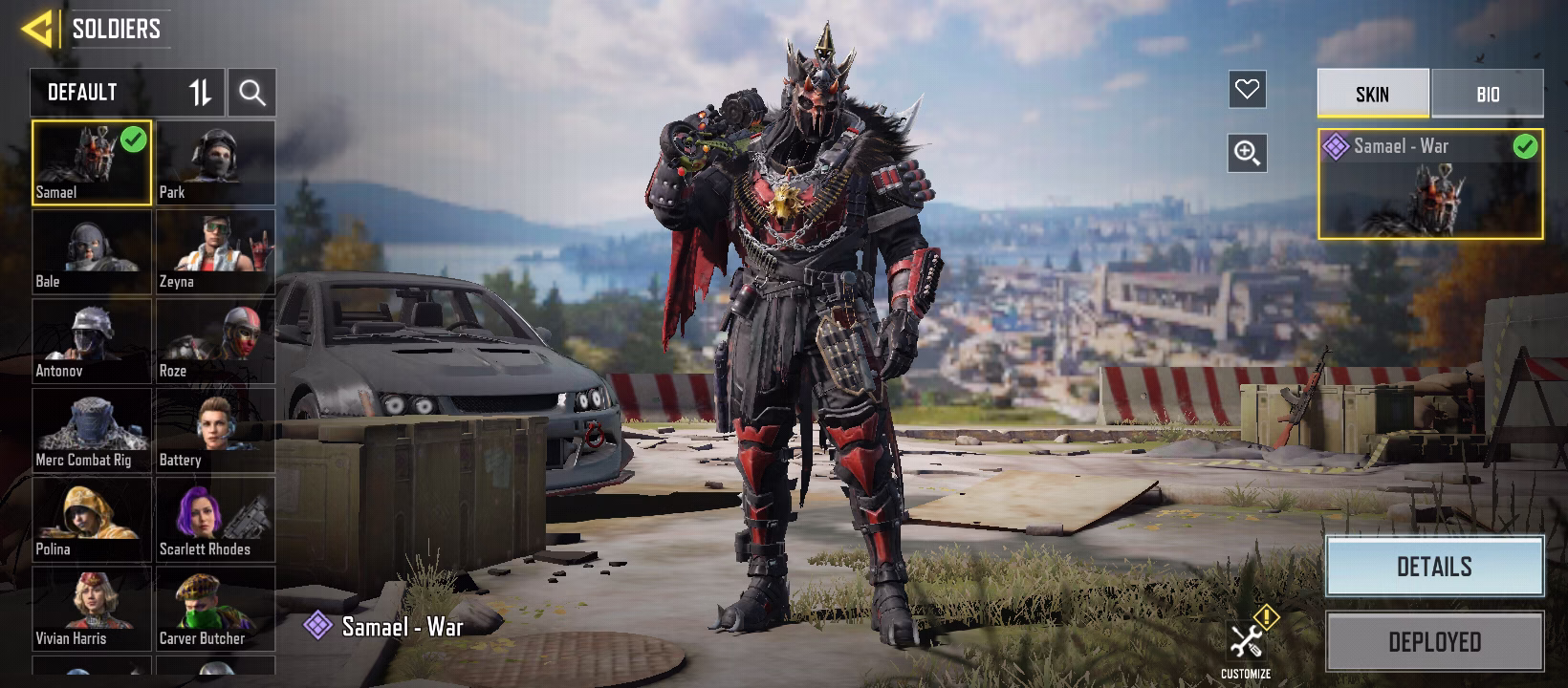Open the soldier search magnifier
The height and width of the screenshot is (688, 1568).
[252, 93]
